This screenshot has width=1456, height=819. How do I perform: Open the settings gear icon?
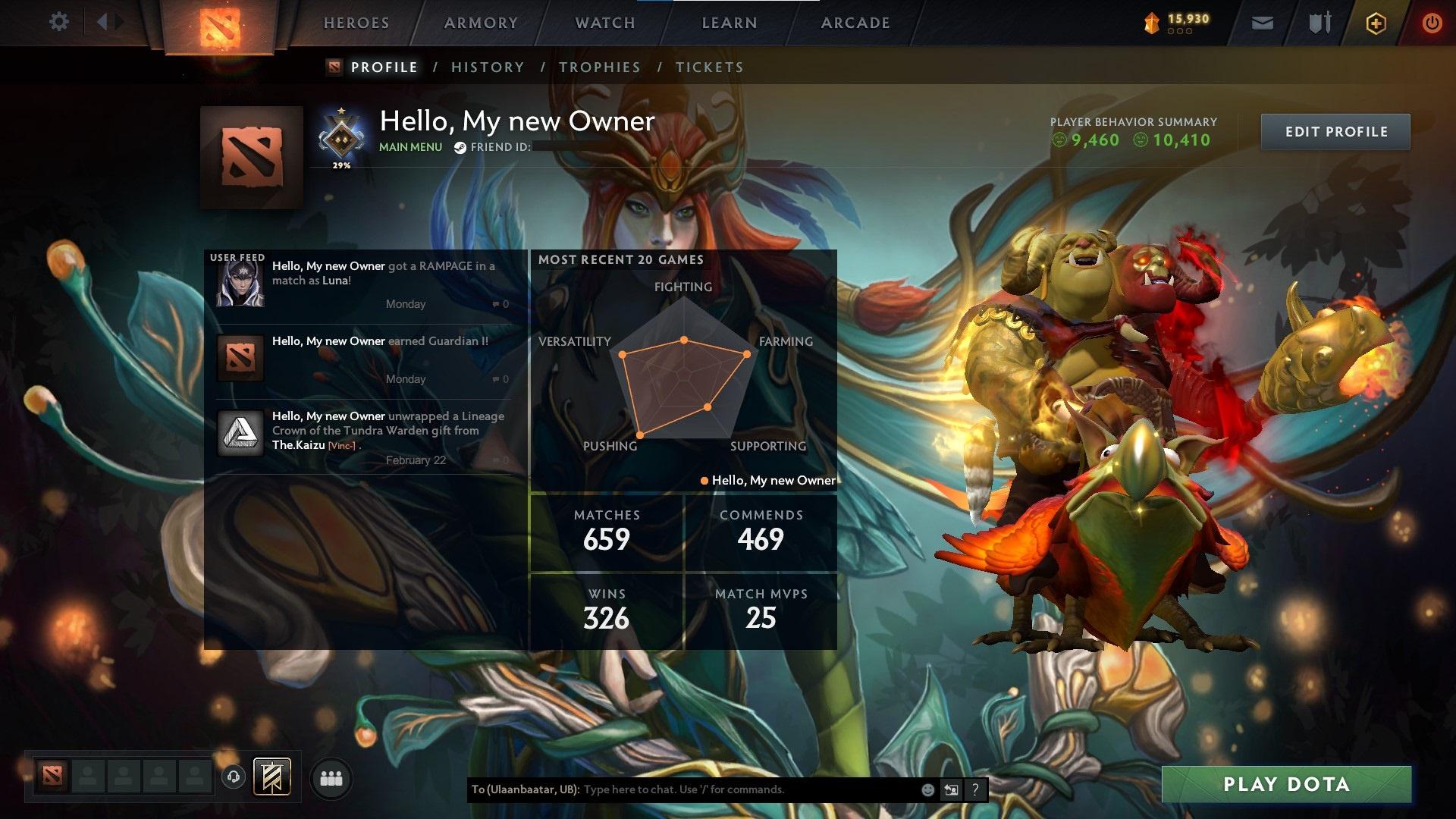pyautogui.click(x=58, y=21)
